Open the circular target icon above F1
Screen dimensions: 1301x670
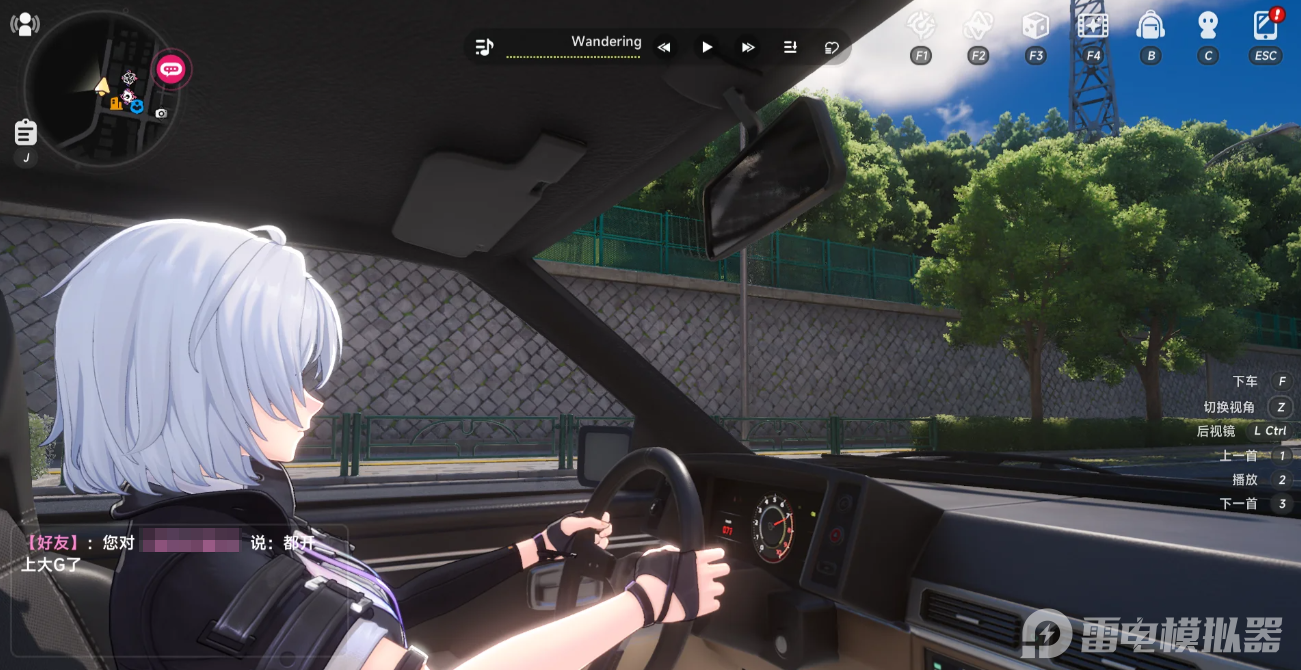click(x=921, y=25)
